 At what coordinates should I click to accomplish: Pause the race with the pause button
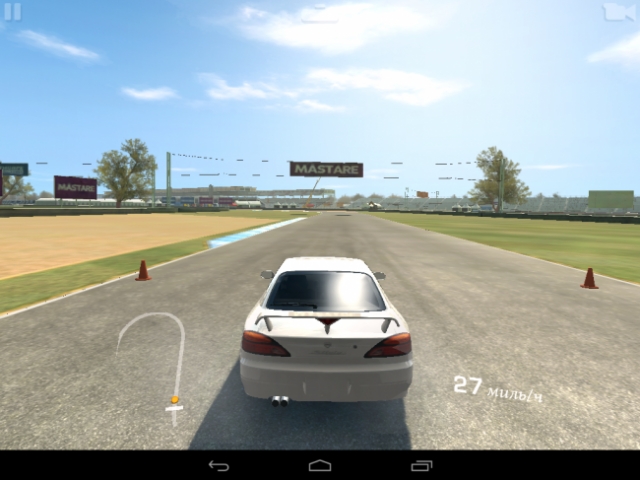(13, 11)
